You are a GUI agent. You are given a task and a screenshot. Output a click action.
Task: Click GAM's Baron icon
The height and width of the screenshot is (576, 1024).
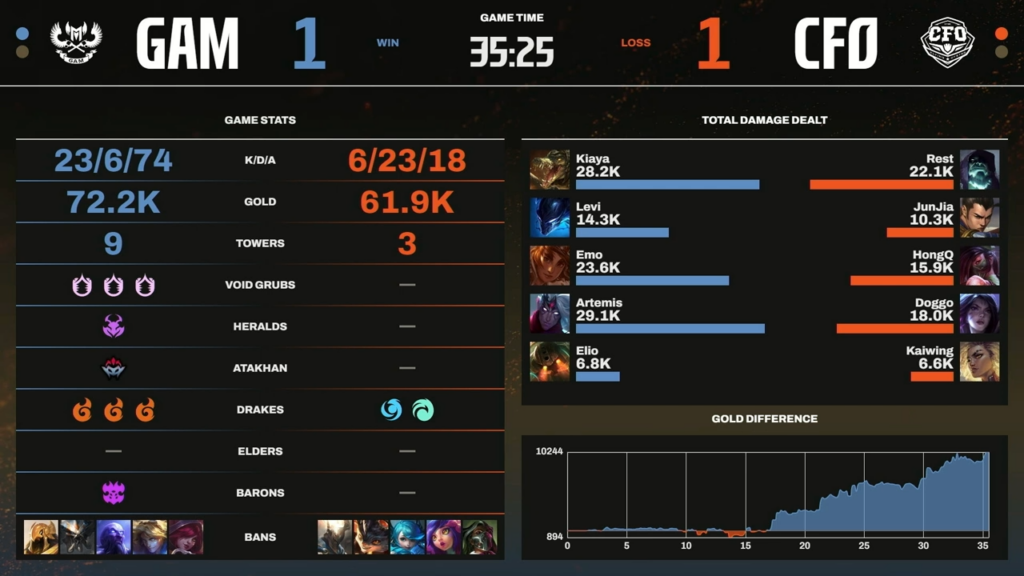[x=113, y=492]
